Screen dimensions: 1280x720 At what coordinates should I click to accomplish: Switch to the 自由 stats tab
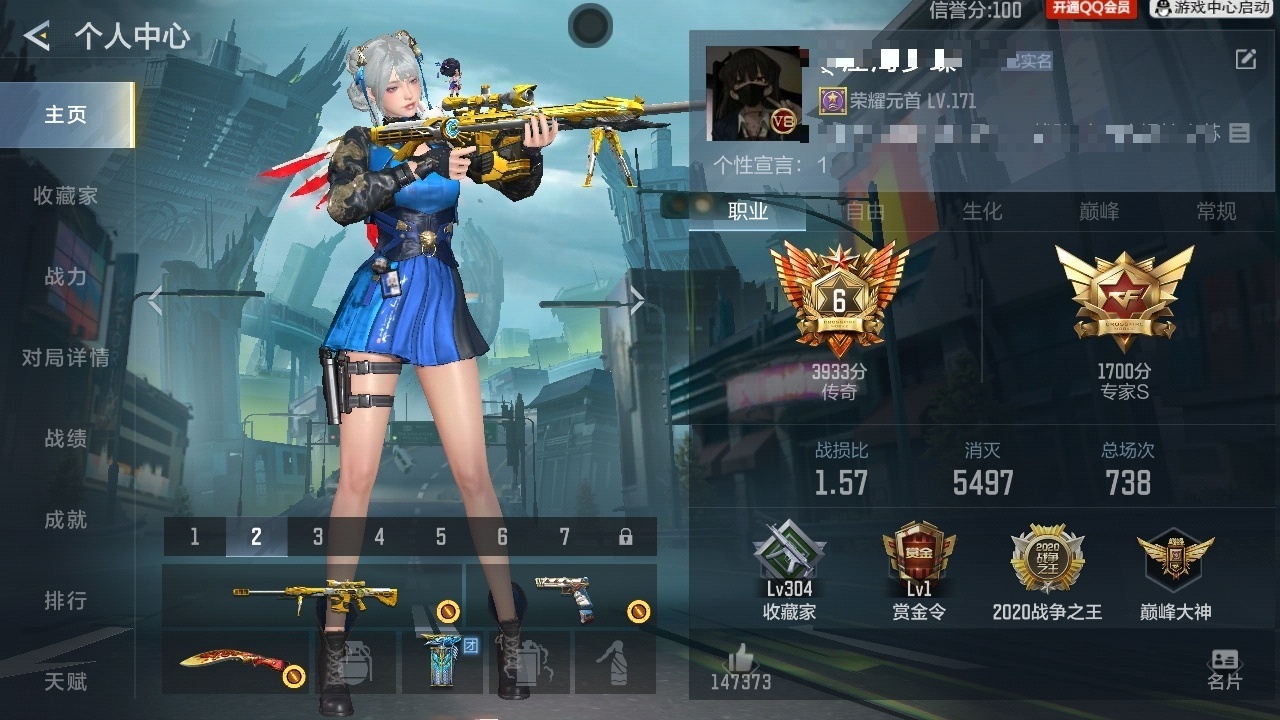point(865,211)
